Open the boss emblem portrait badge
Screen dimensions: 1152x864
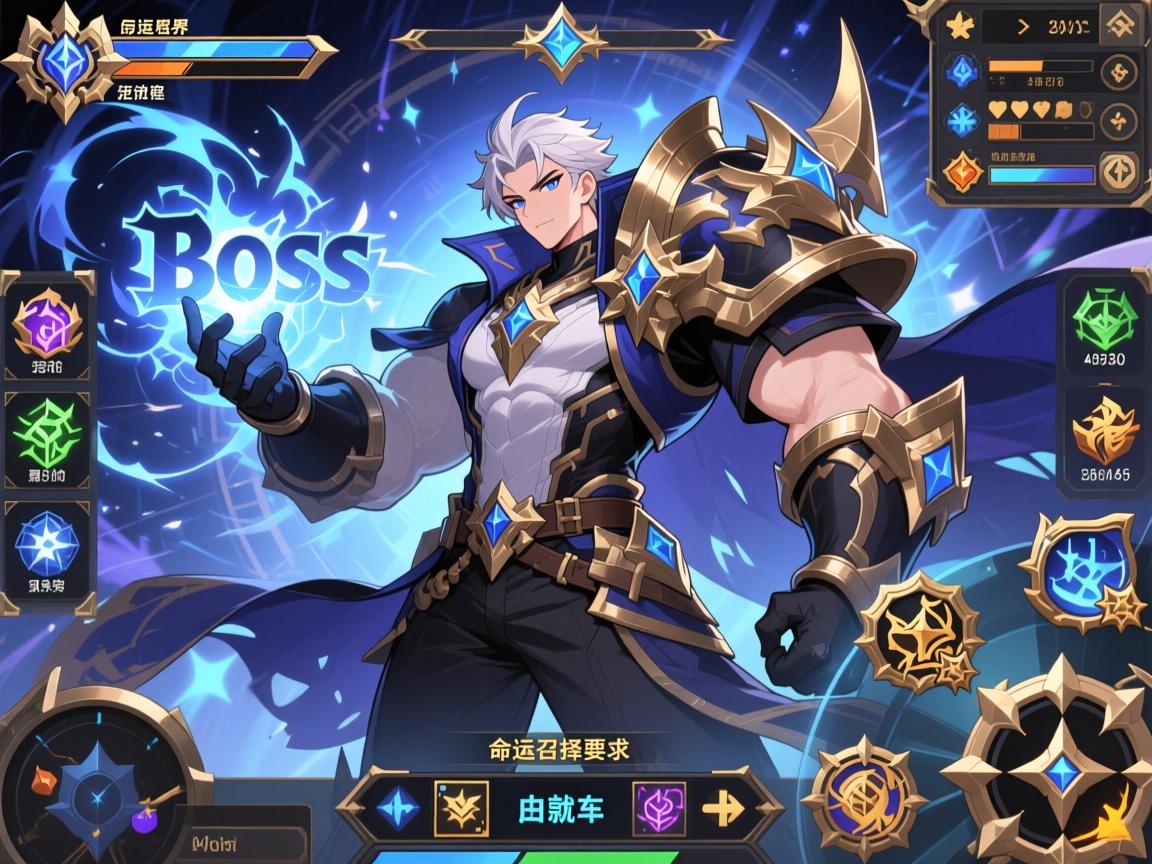(x=62, y=60)
